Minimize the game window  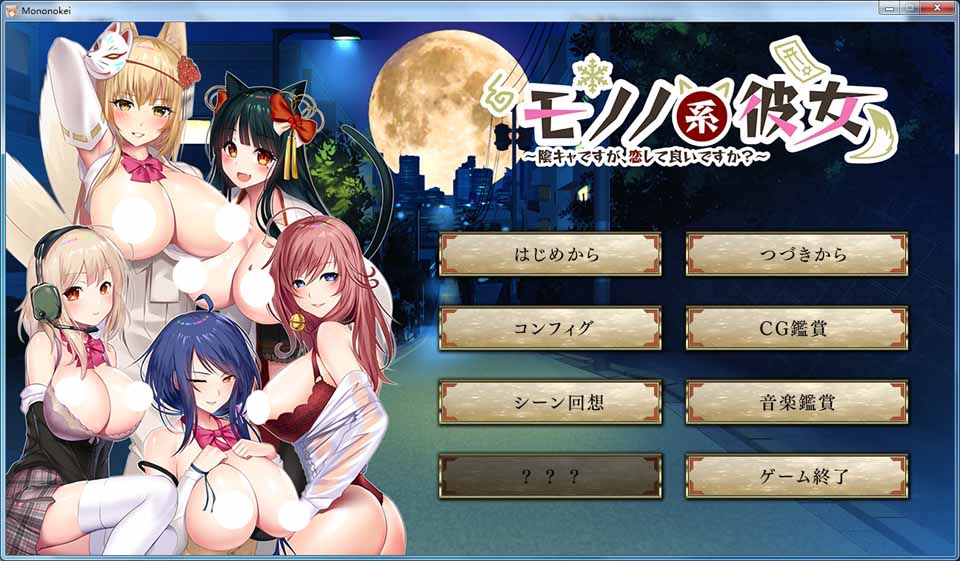[x=888, y=7]
